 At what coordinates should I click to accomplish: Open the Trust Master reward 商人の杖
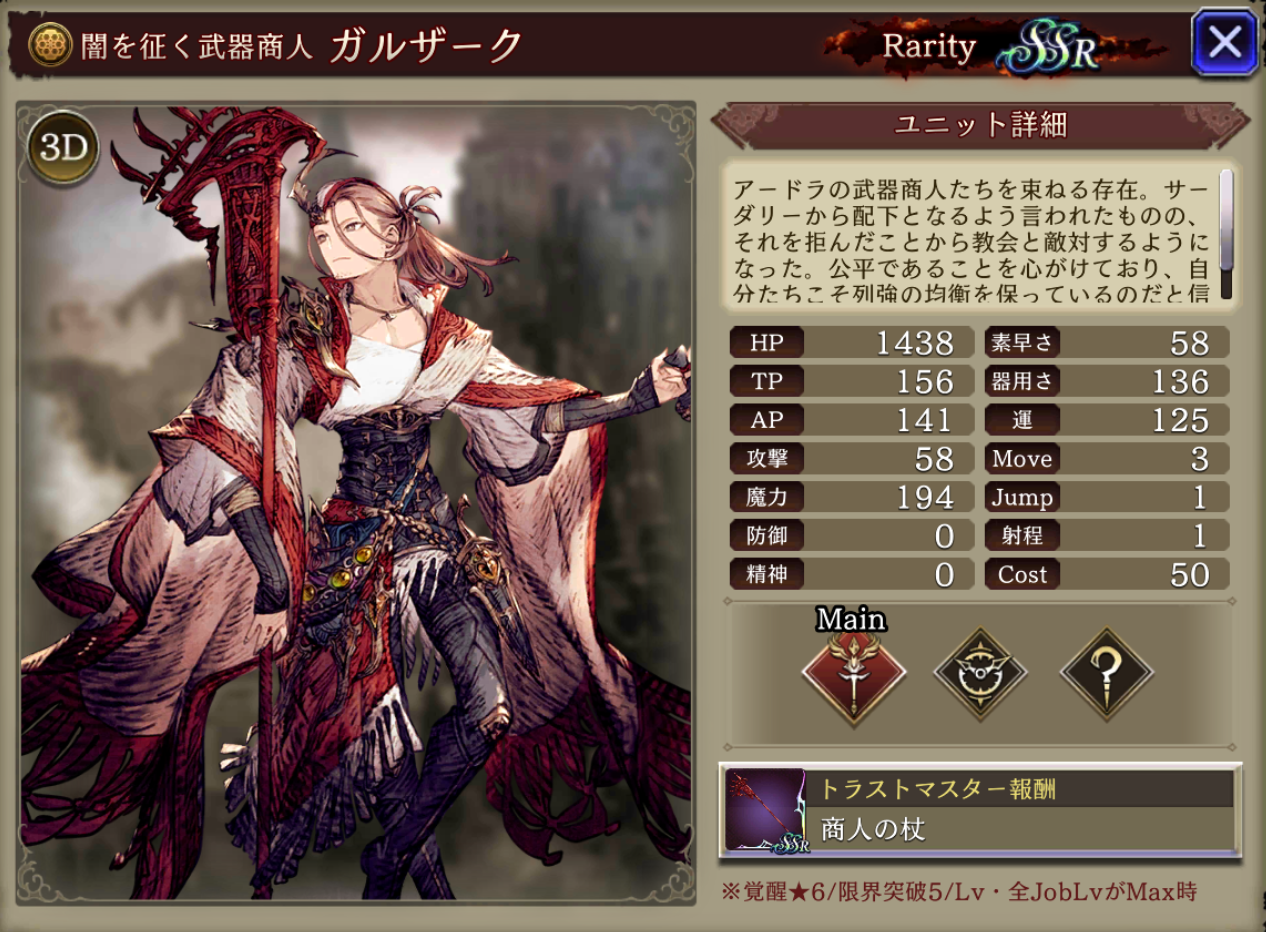[980, 811]
